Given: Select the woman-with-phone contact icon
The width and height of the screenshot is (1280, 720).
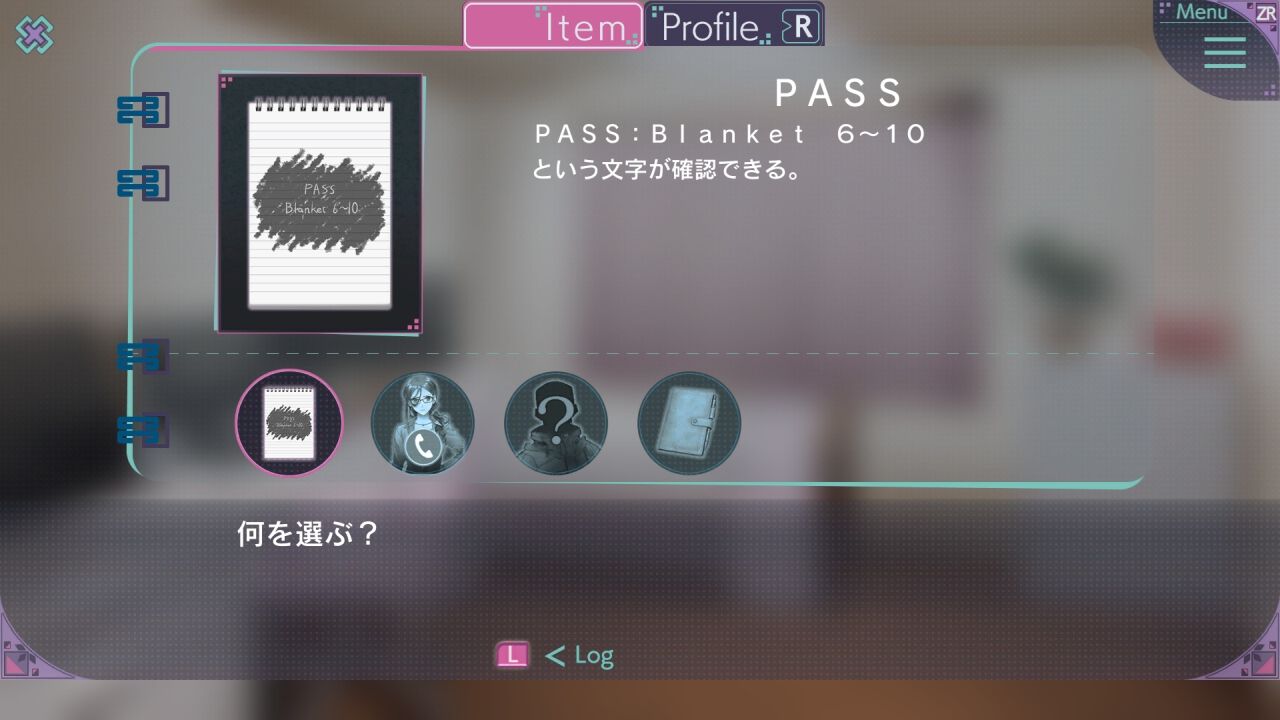Looking at the screenshot, I should [423, 423].
